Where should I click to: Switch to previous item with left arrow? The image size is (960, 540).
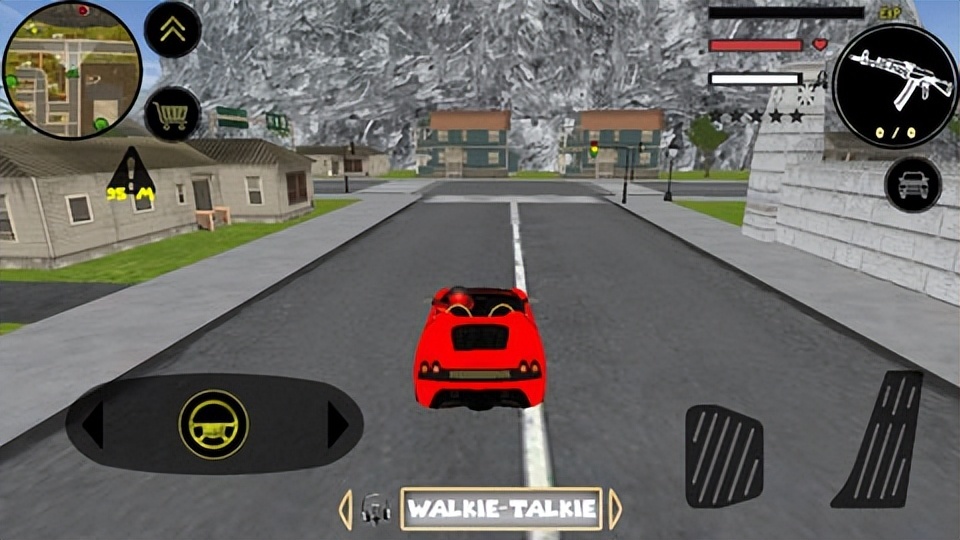tap(345, 509)
